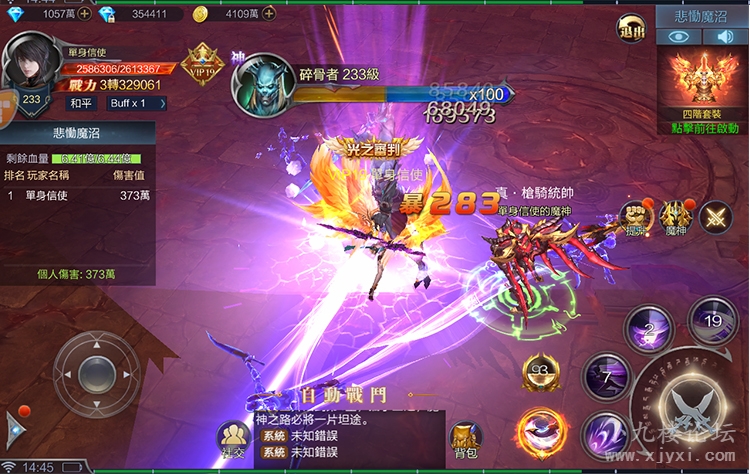The image size is (750, 474).
Task: Open the VIP 19 badge
Action: 203,63
